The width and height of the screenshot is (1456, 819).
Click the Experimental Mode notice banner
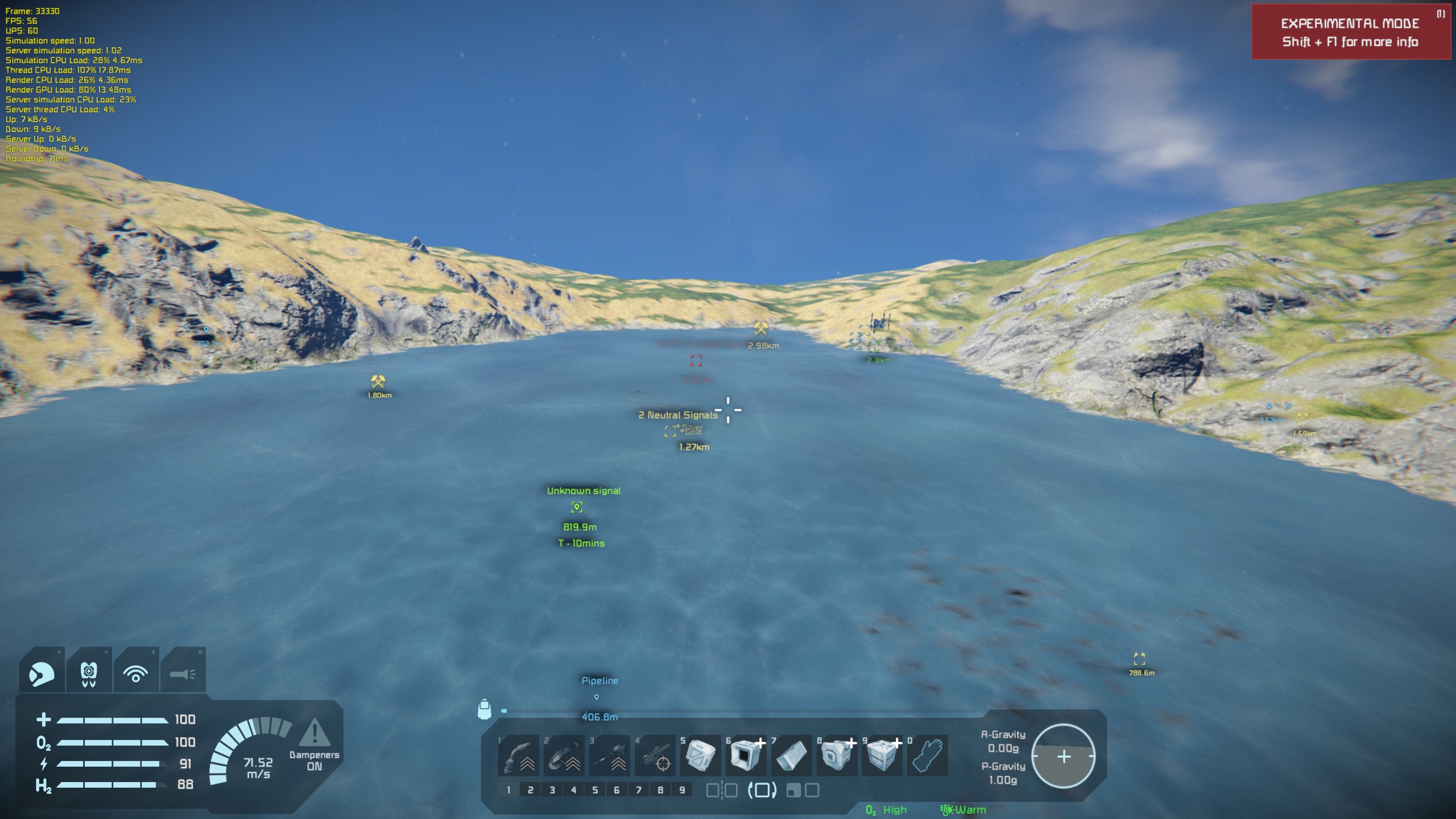point(1350,32)
